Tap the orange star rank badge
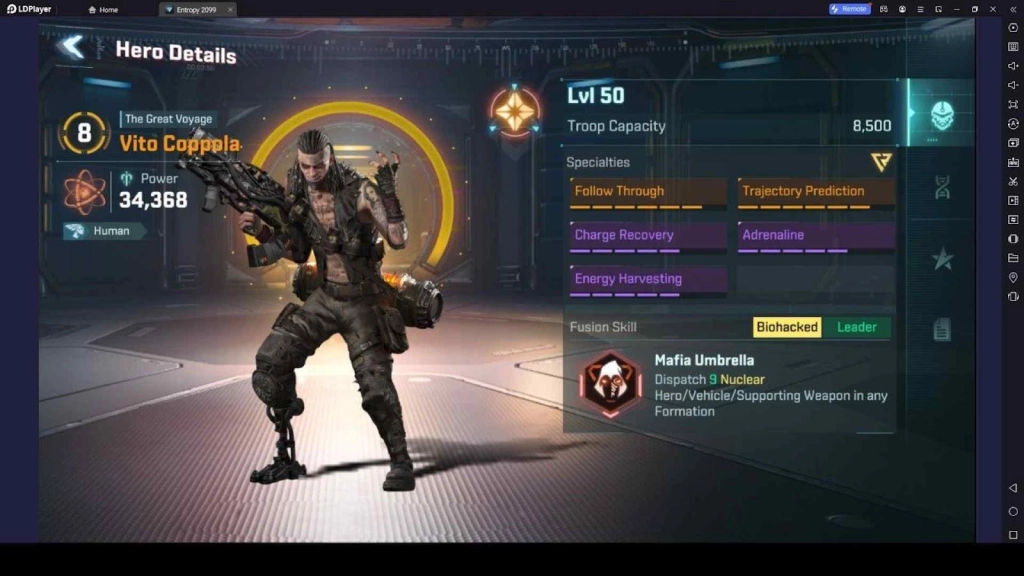This screenshot has width=1024, height=576. (515, 111)
